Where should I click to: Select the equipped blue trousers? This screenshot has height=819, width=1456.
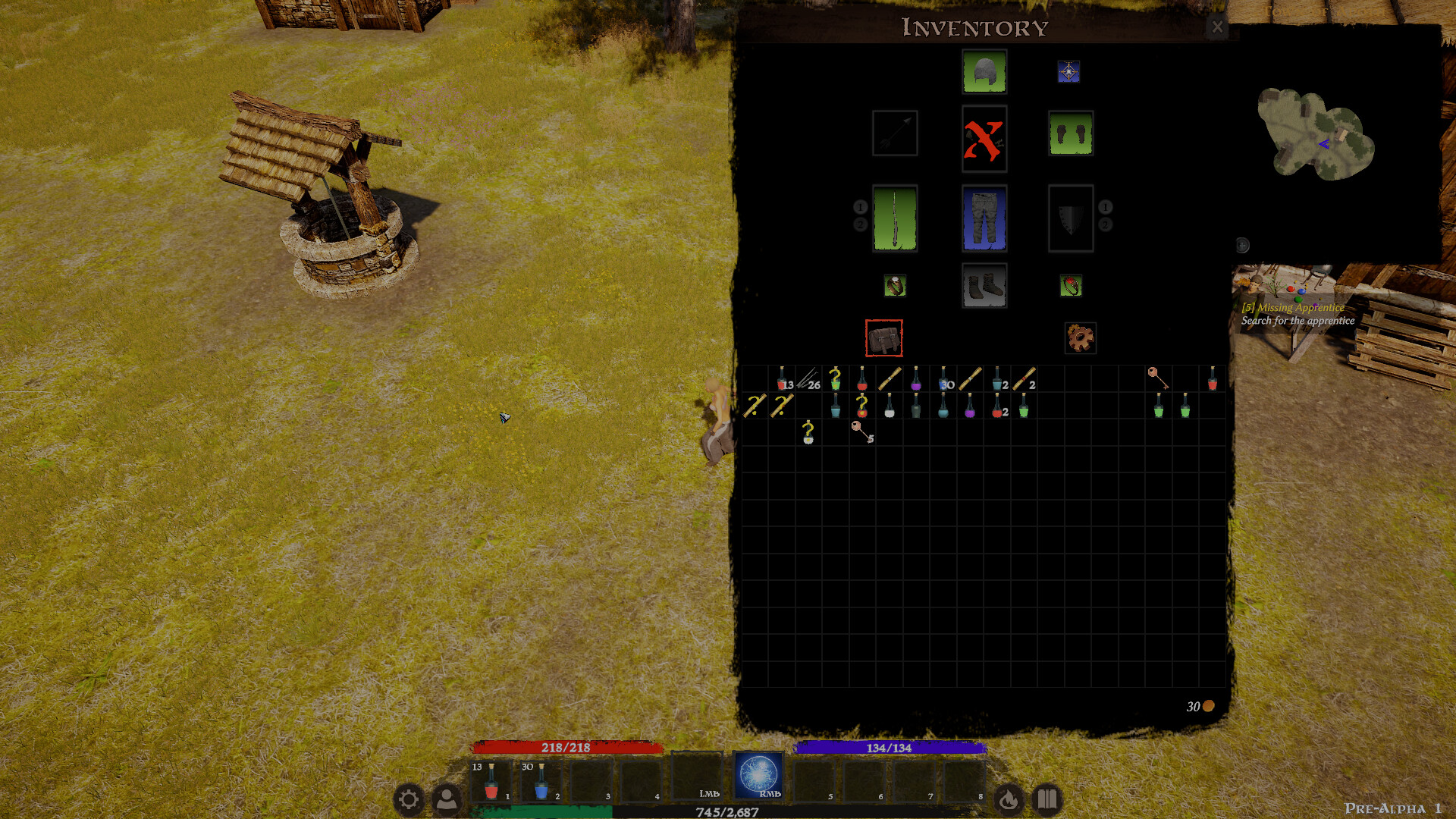(x=984, y=218)
